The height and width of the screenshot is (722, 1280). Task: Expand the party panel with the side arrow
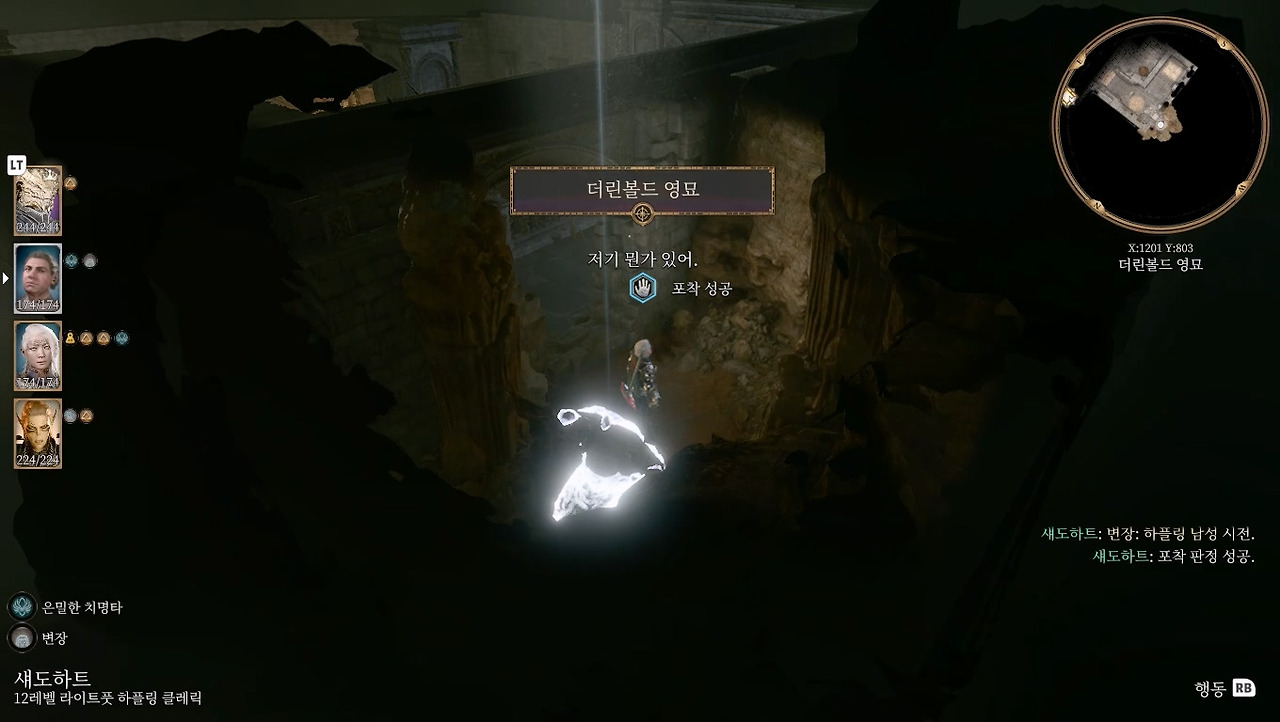pyautogui.click(x=4, y=278)
